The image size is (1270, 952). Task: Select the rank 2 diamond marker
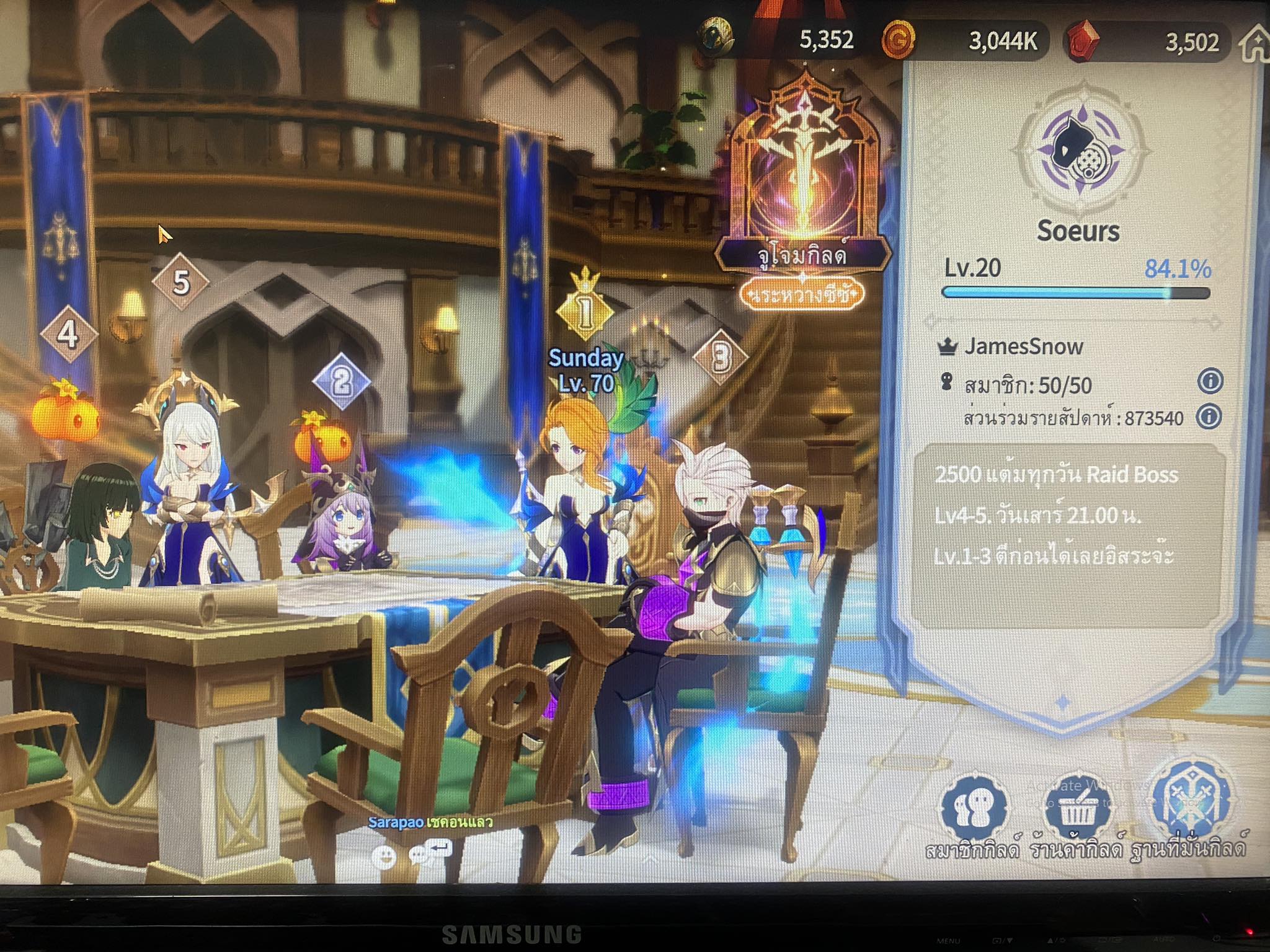(x=342, y=381)
